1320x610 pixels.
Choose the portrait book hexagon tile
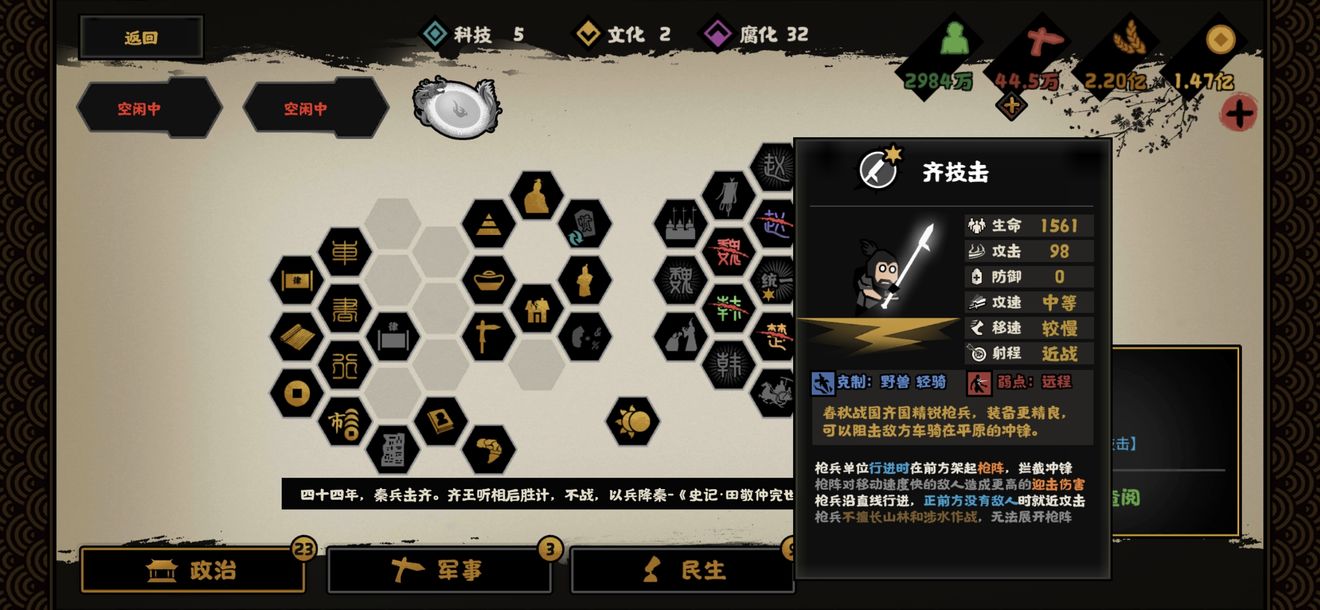coord(440,421)
